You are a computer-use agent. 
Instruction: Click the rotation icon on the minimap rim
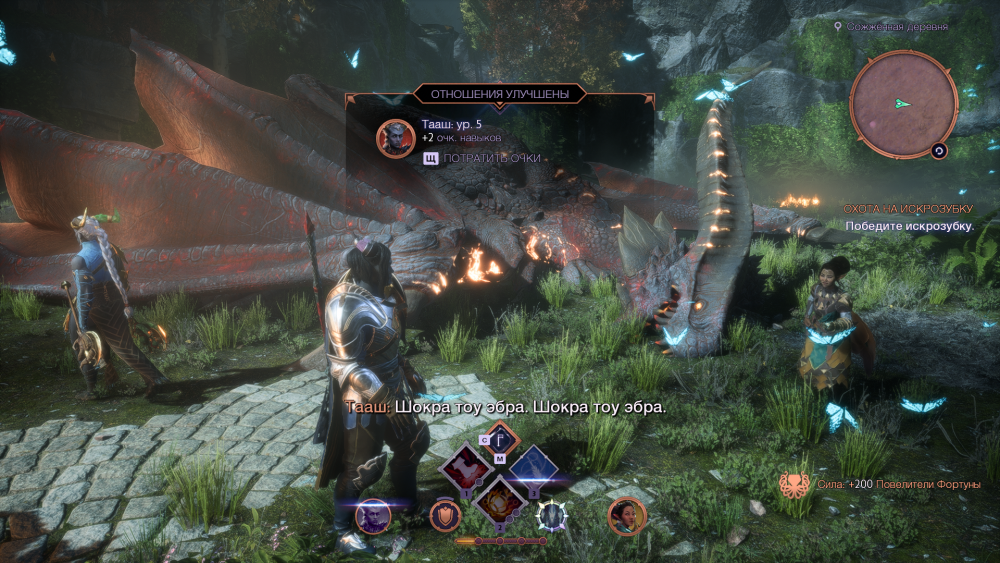(x=939, y=151)
